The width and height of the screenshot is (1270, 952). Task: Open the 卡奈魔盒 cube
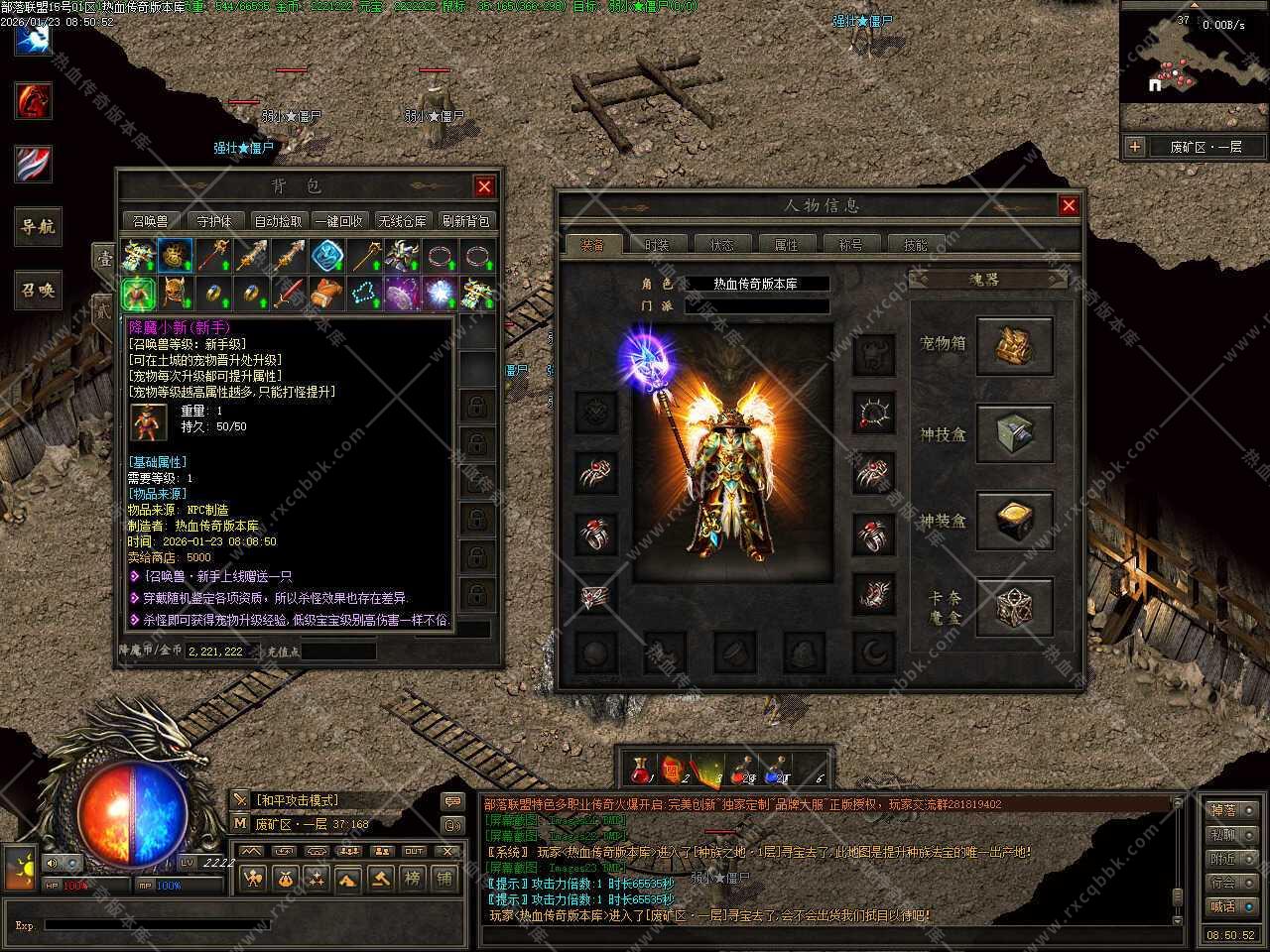coord(1014,608)
